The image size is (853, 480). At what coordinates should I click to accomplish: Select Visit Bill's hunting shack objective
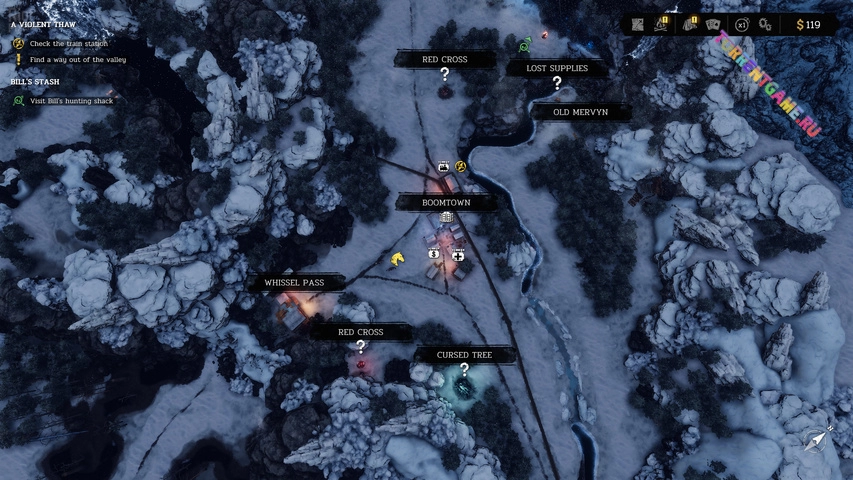tap(71, 101)
